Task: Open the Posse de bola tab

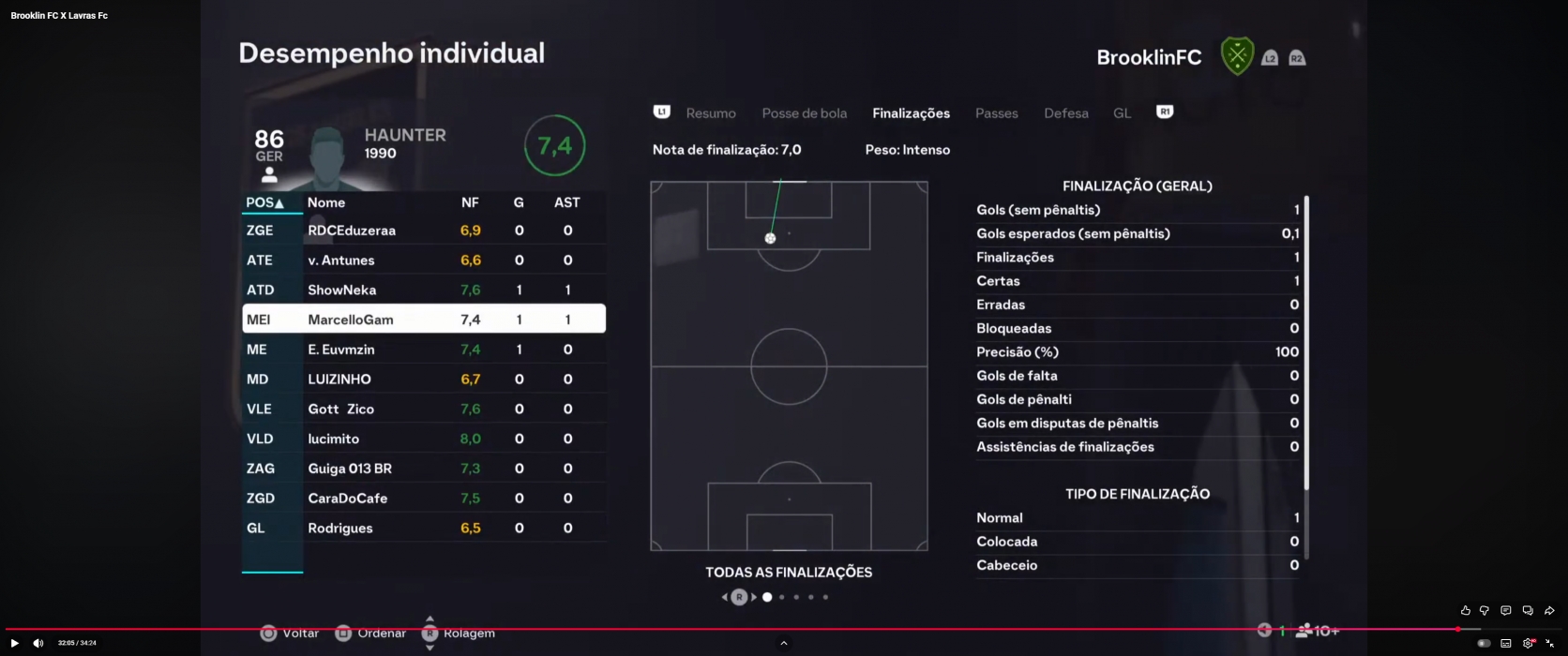Action: [x=804, y=113]
